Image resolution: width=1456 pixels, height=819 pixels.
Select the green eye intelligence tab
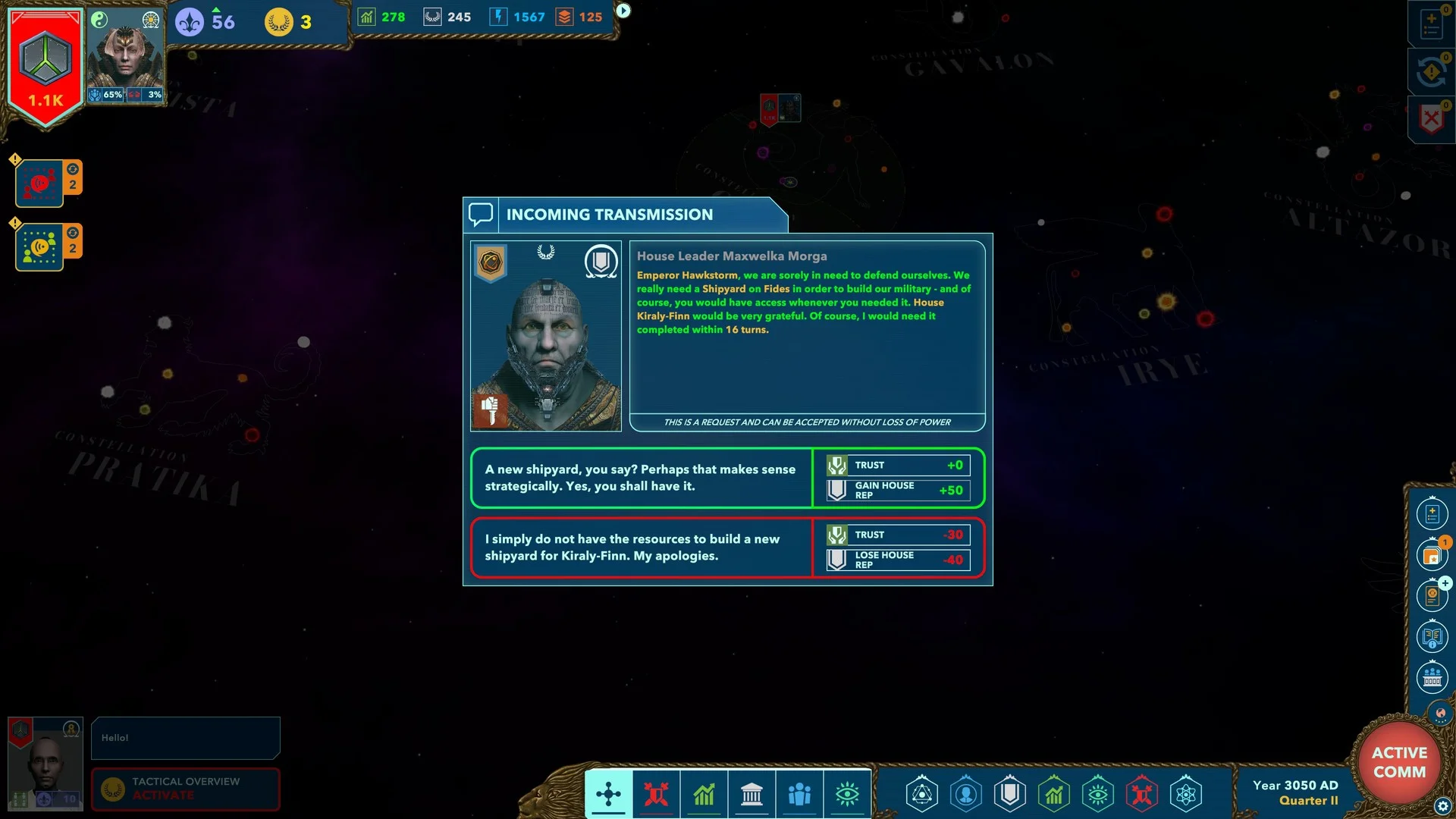(x=847, y=794)
